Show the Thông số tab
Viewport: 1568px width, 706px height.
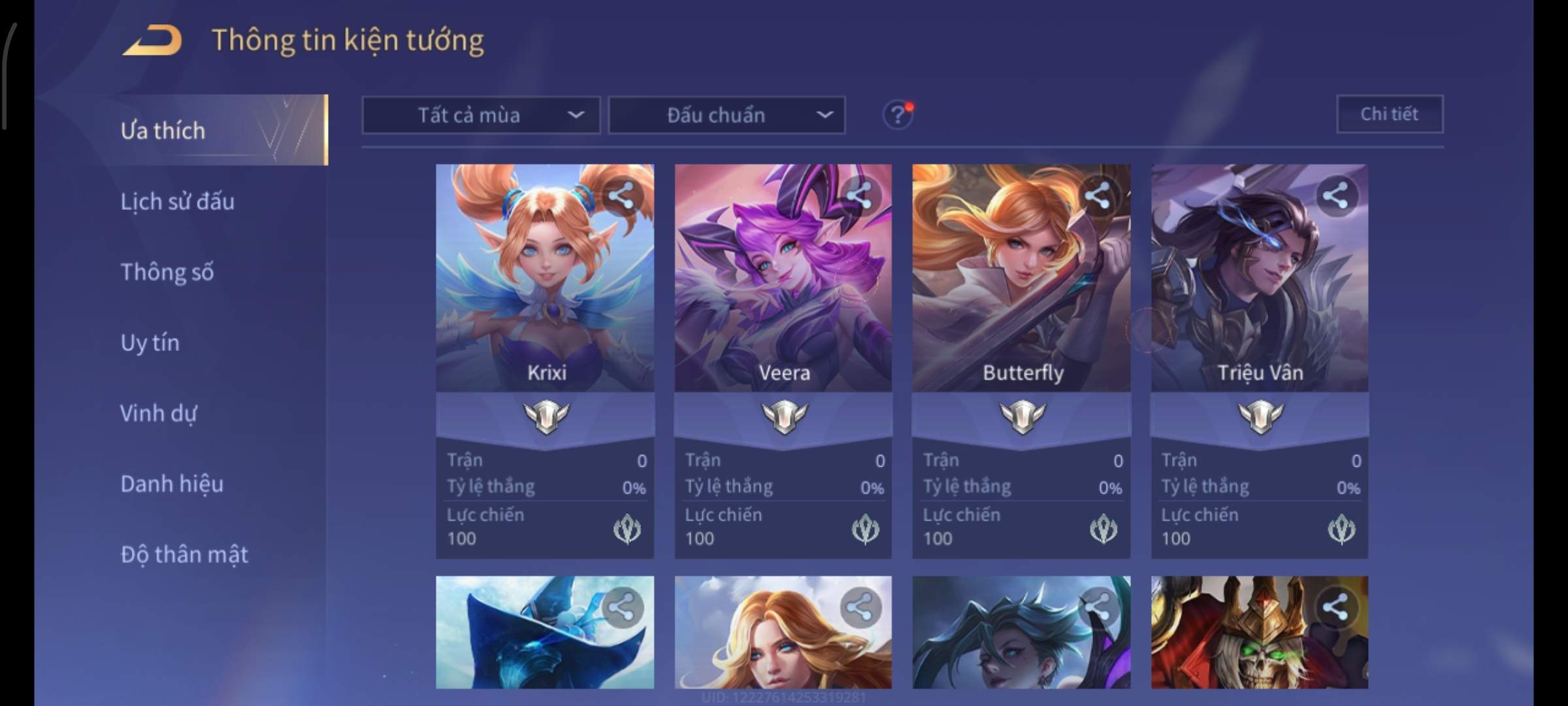[167, 272]
